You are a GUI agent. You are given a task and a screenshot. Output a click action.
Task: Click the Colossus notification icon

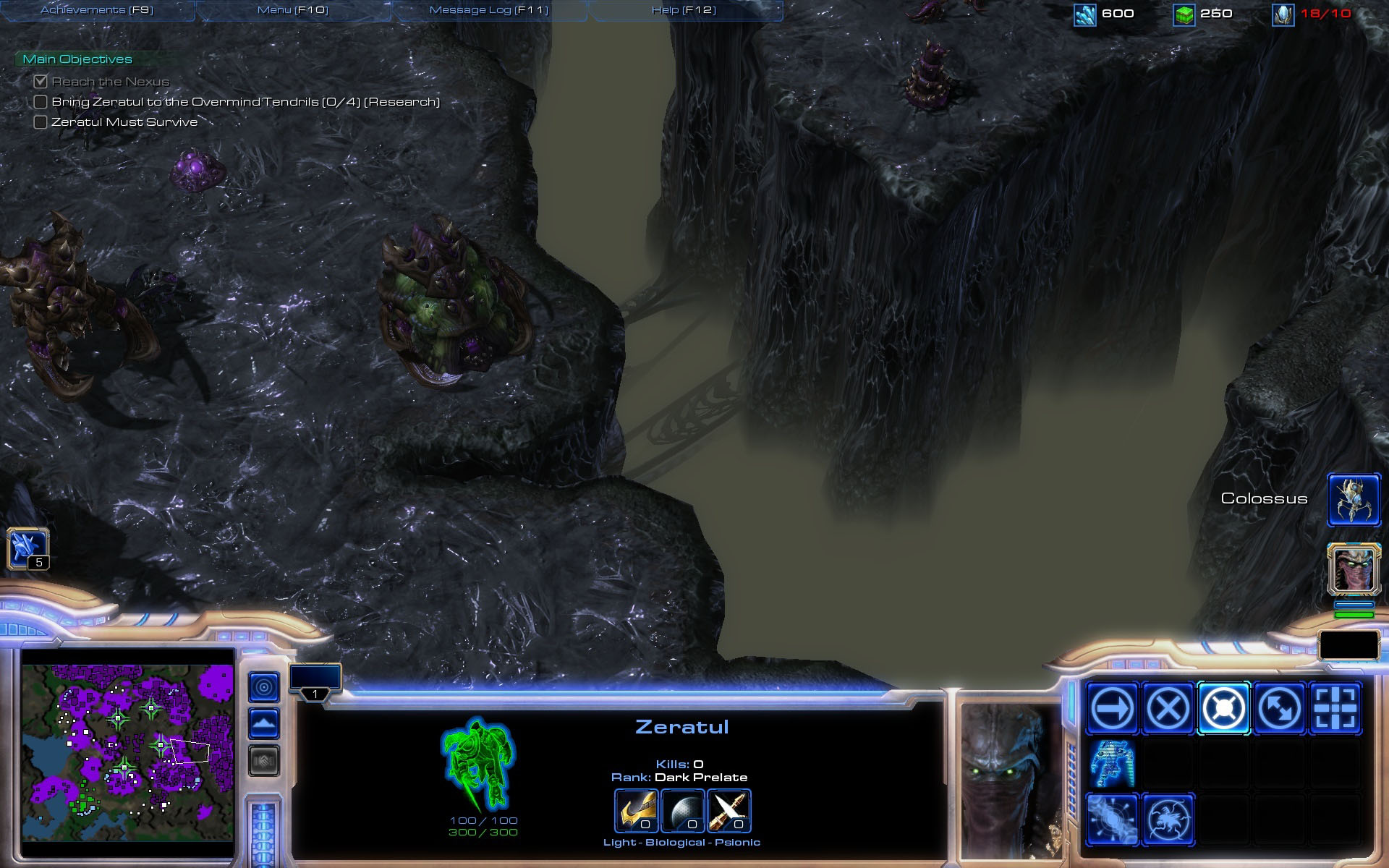1354,499
